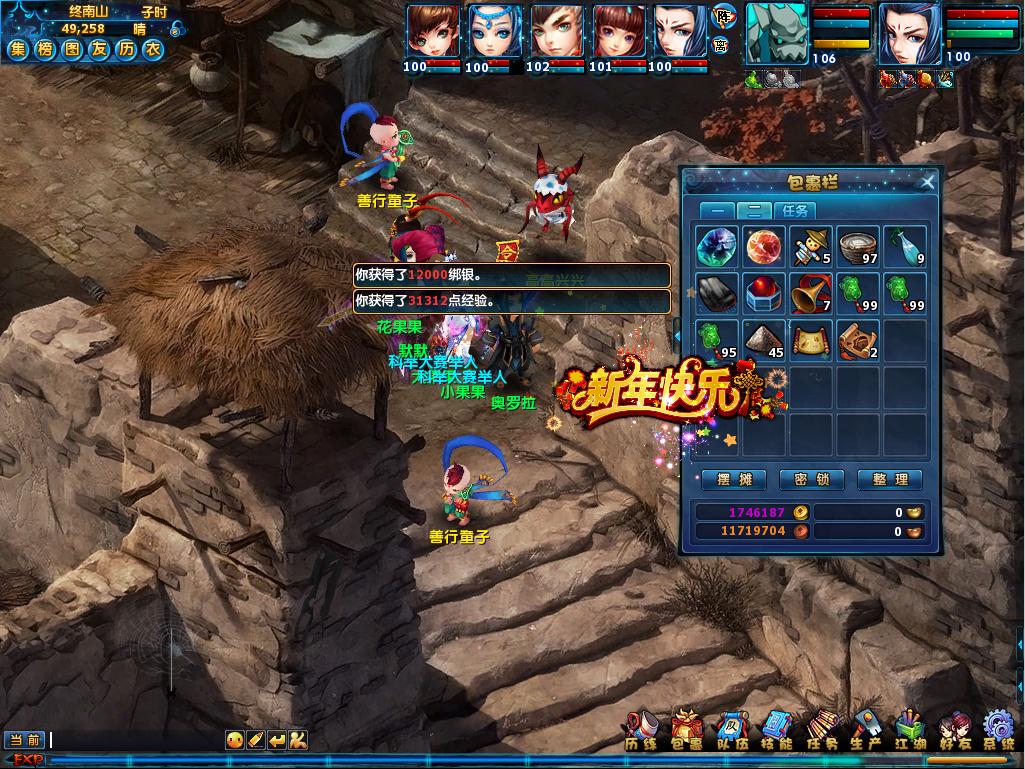Select the grey powder pile item slot
Viewport: 1025px width, 769px height.
pos(764,340)
